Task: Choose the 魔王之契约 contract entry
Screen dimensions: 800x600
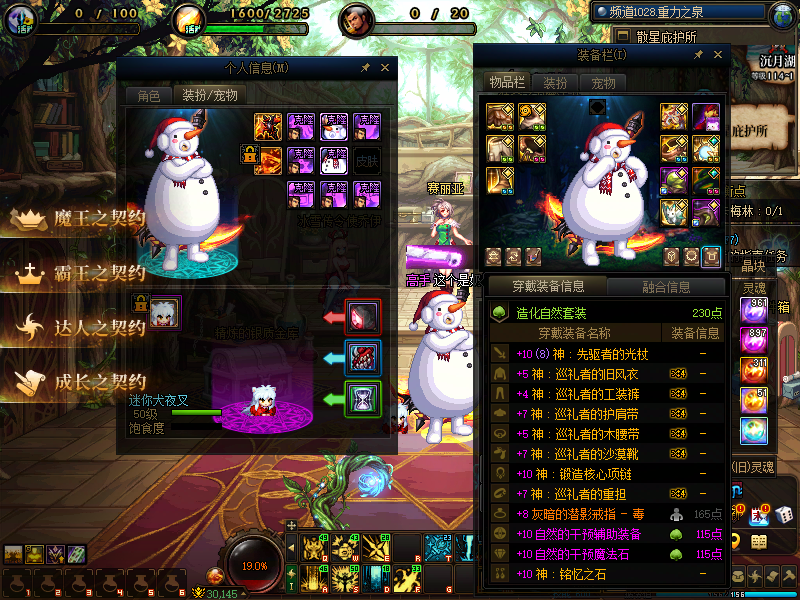Action: pos(98,219)
